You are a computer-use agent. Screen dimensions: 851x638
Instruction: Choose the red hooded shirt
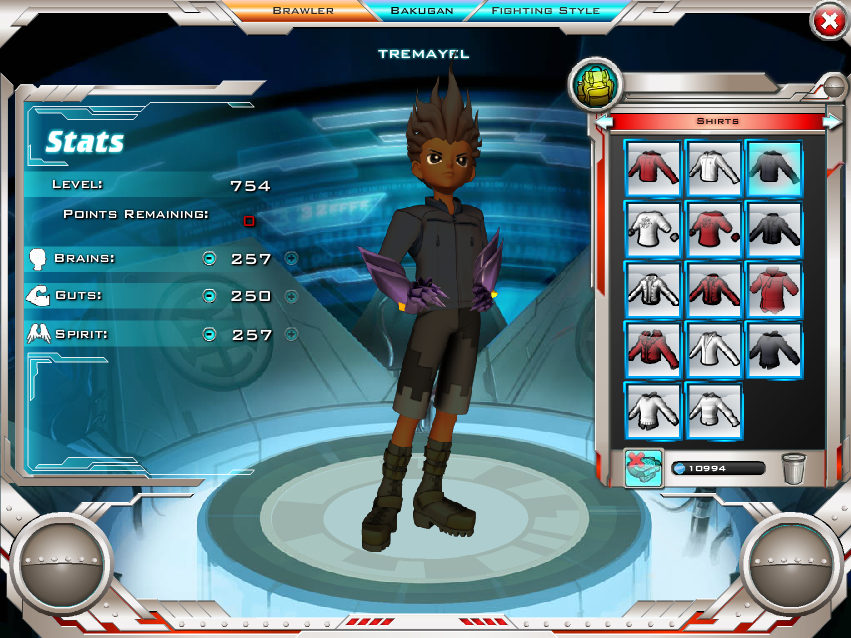click(773, 289)
